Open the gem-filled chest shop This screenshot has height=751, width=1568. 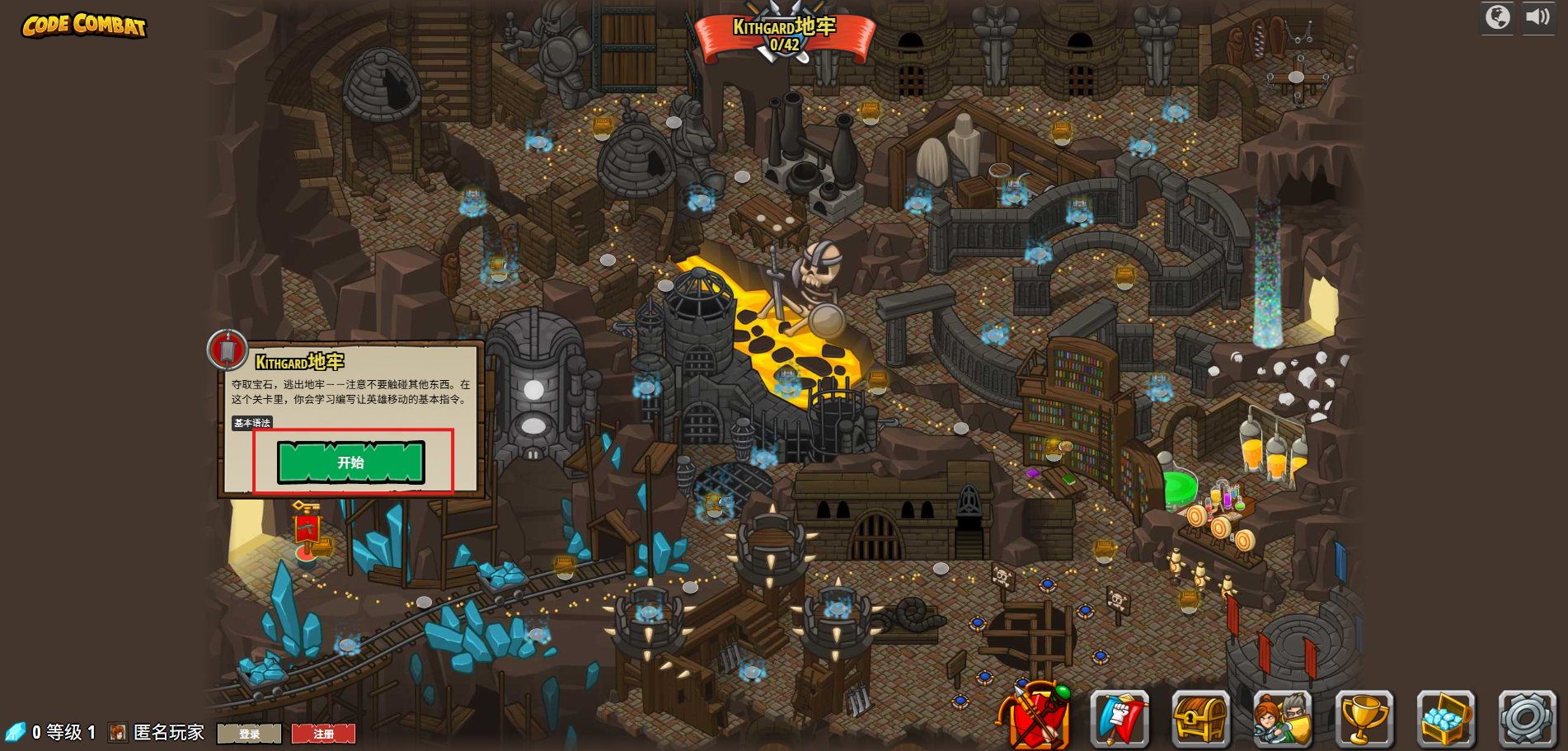point(1445,719)
